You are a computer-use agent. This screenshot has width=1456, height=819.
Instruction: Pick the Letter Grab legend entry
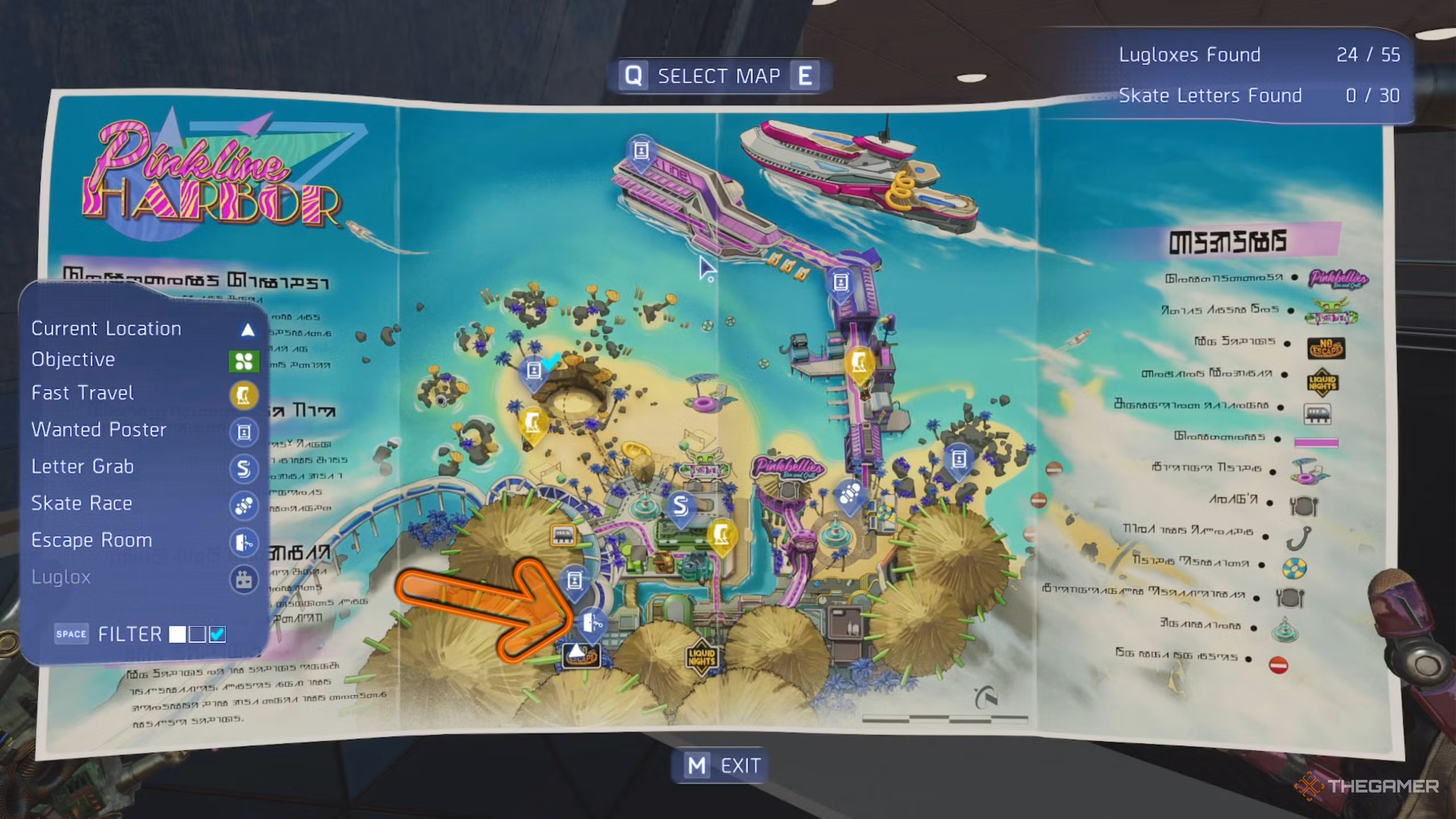tap(82, 467)
